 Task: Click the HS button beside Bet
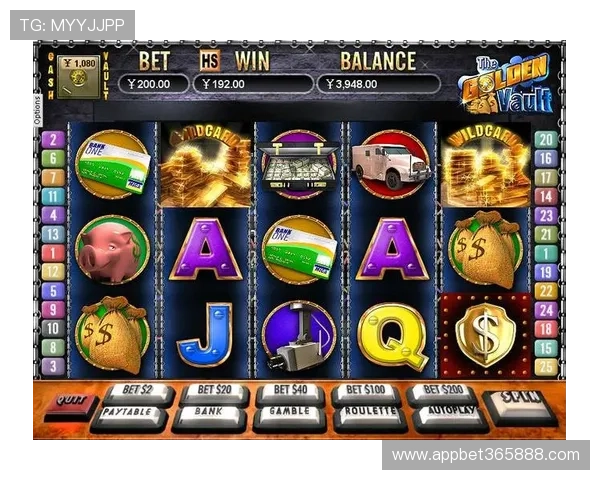point(210,60)
